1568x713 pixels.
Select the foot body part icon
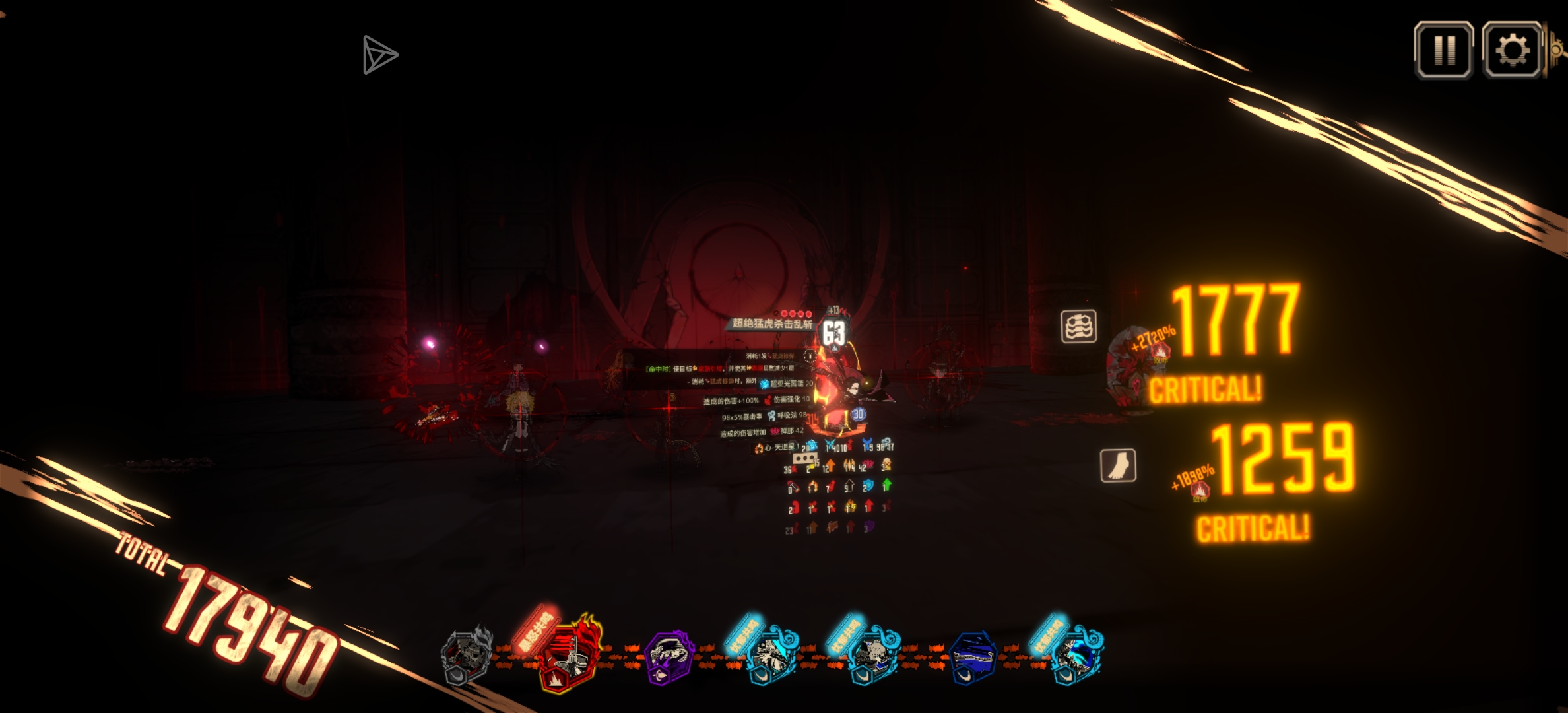(1118, 465)
